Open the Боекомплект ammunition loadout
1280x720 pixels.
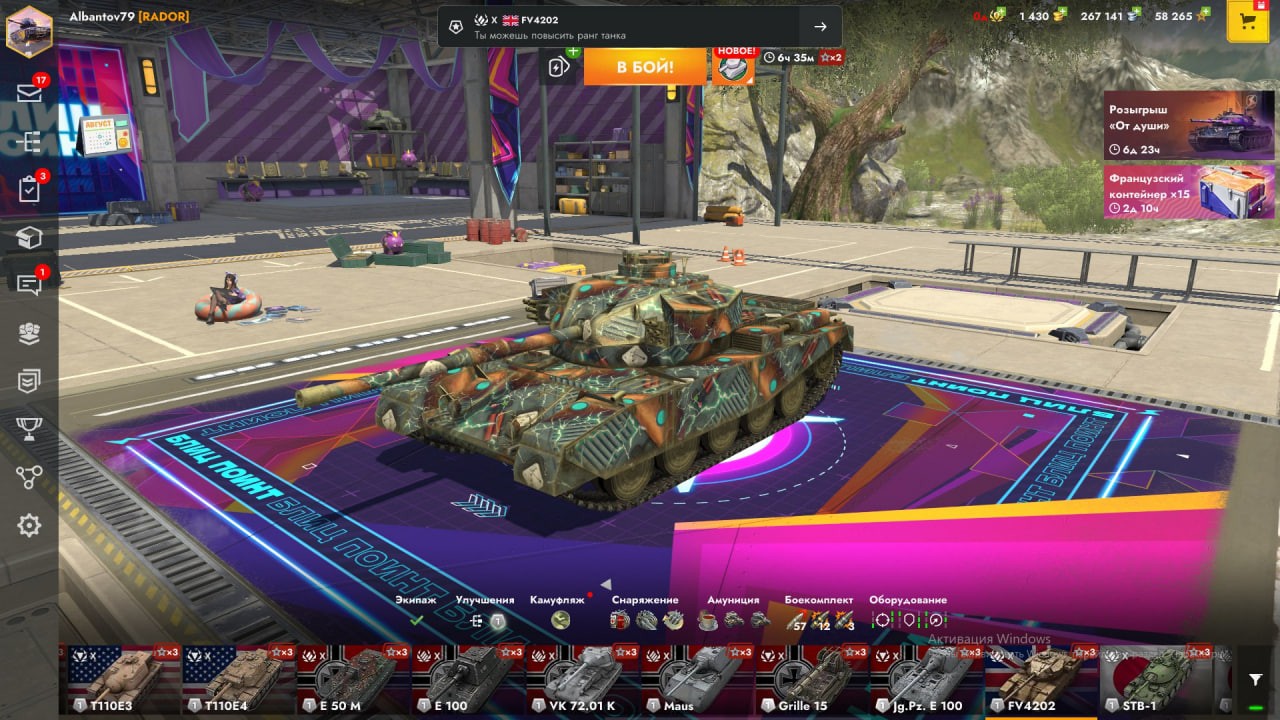coord(818,611)
